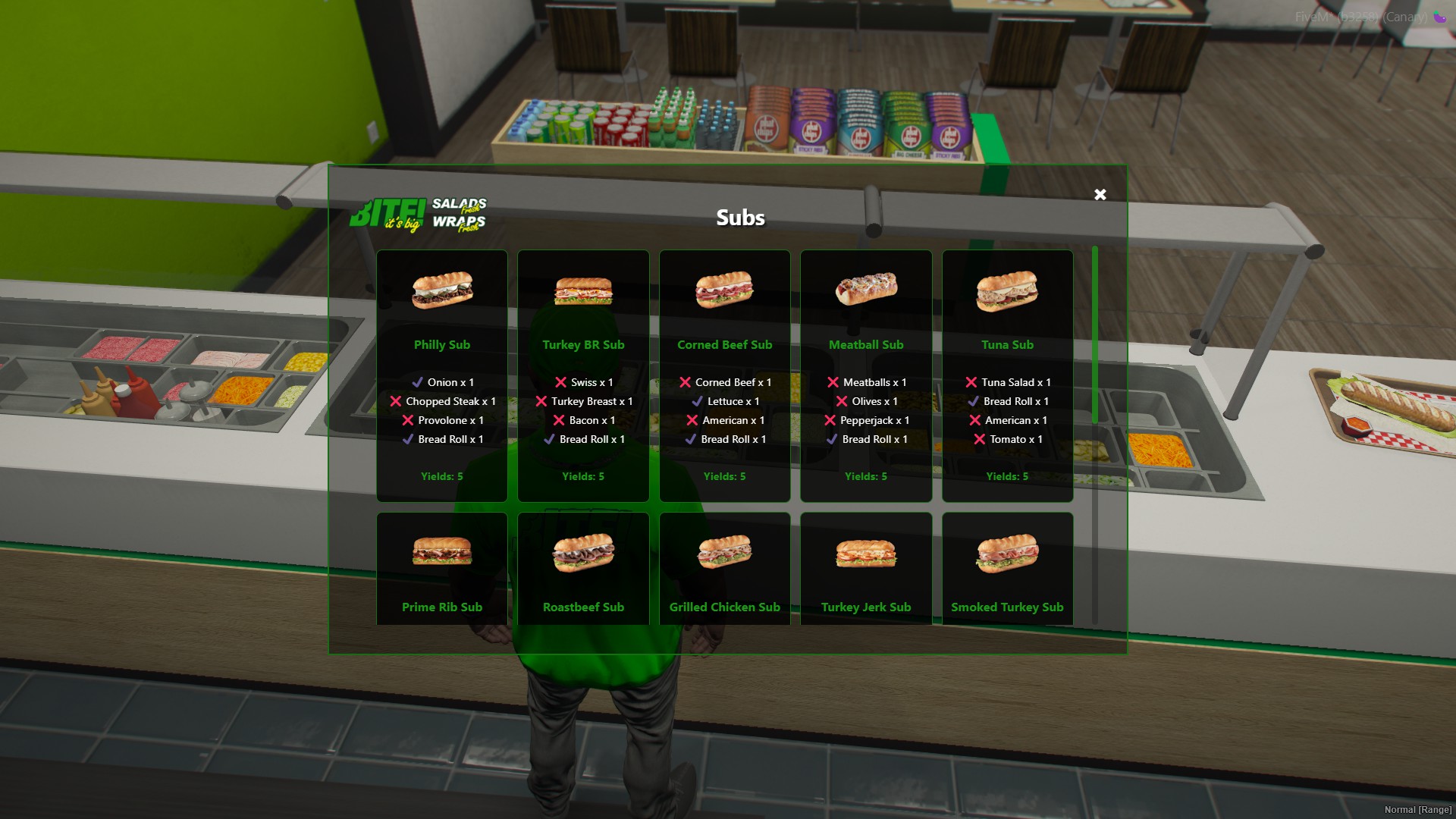Click the Smoked Turkey Sub label
Screen dimensions: 1456x819
coord(1007,607)
